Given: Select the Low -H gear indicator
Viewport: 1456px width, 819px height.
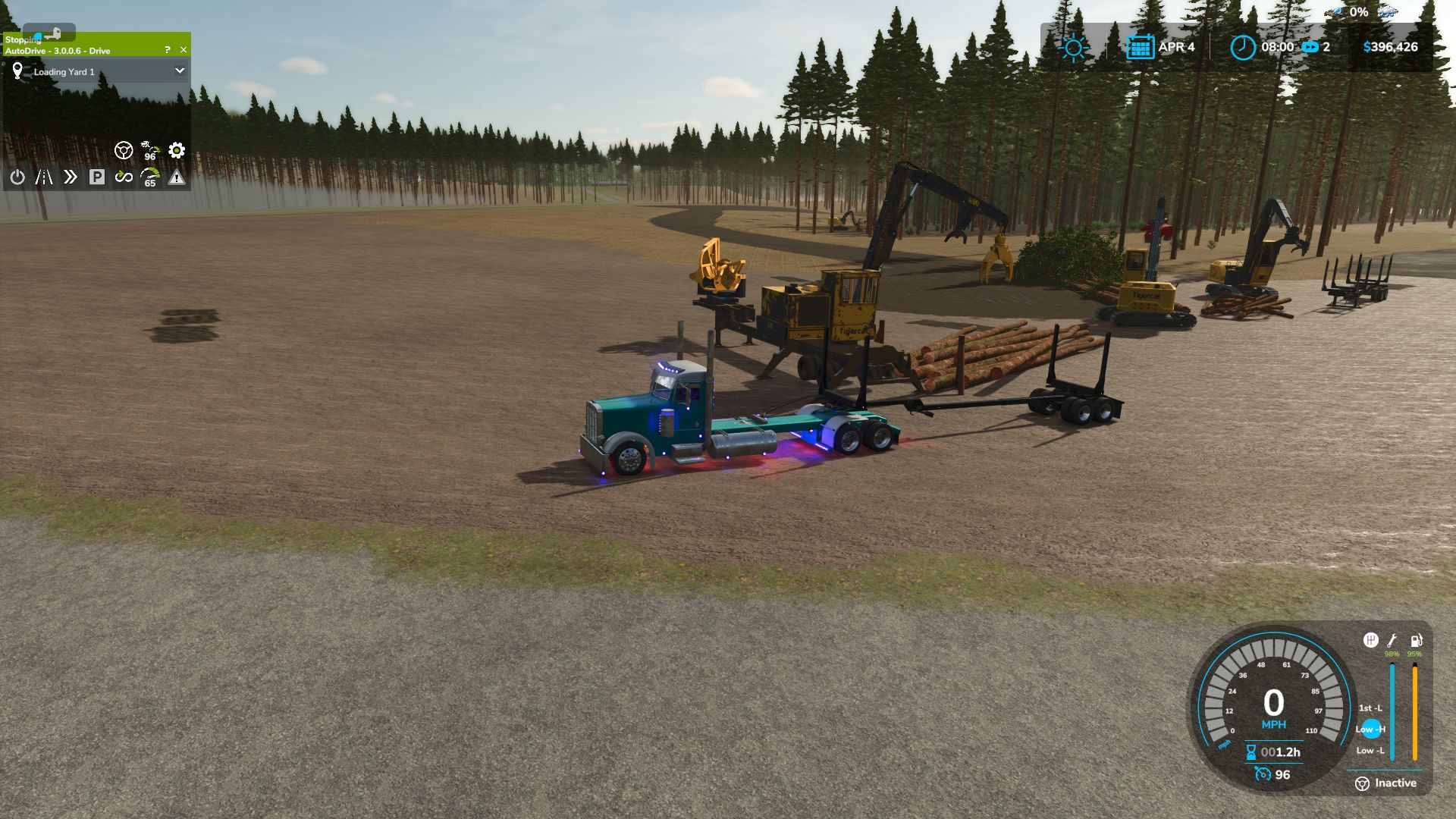Looking at the screenshot, I should [x=1370, y=730].
